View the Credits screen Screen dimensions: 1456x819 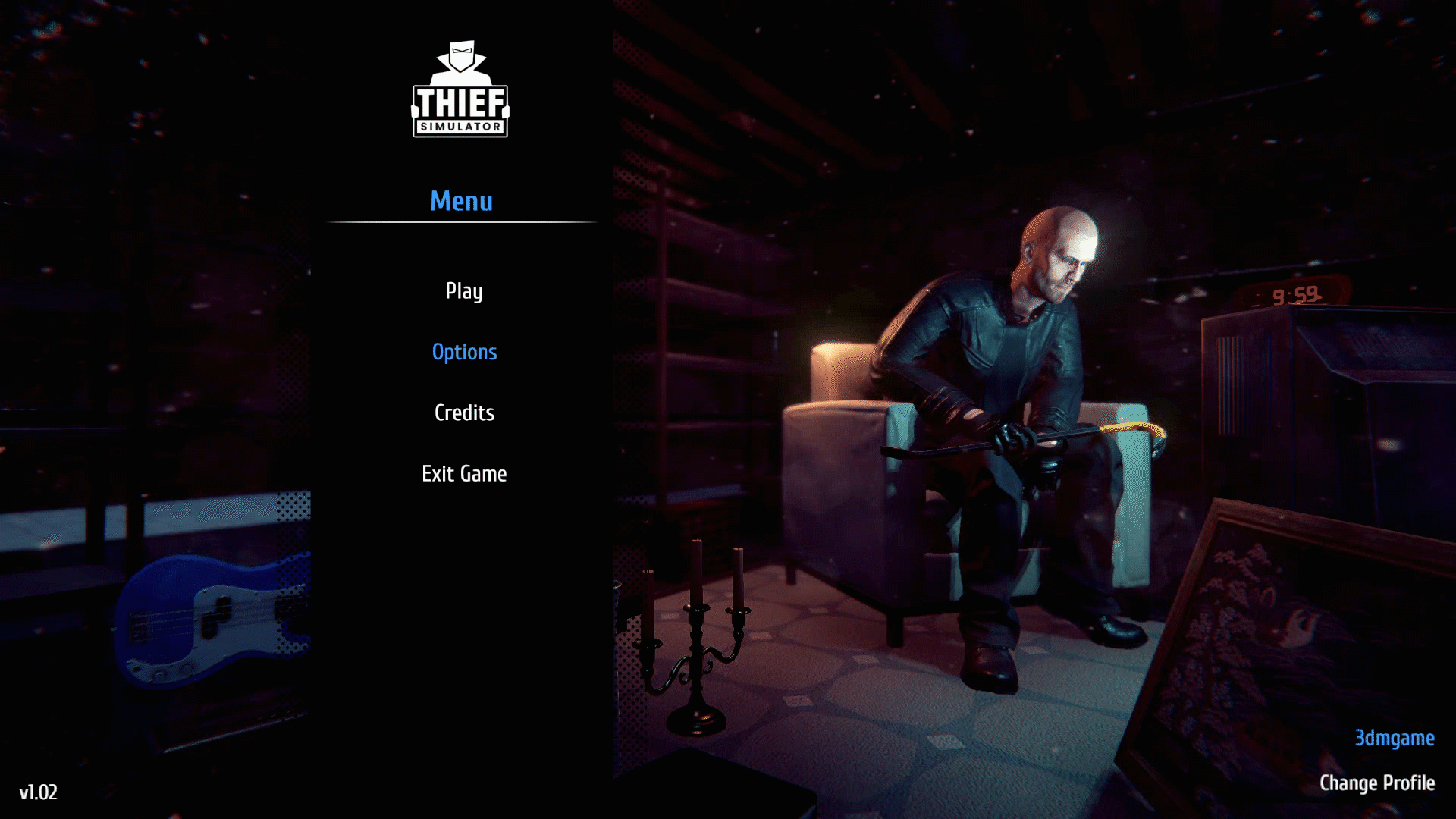pos(464,413)
